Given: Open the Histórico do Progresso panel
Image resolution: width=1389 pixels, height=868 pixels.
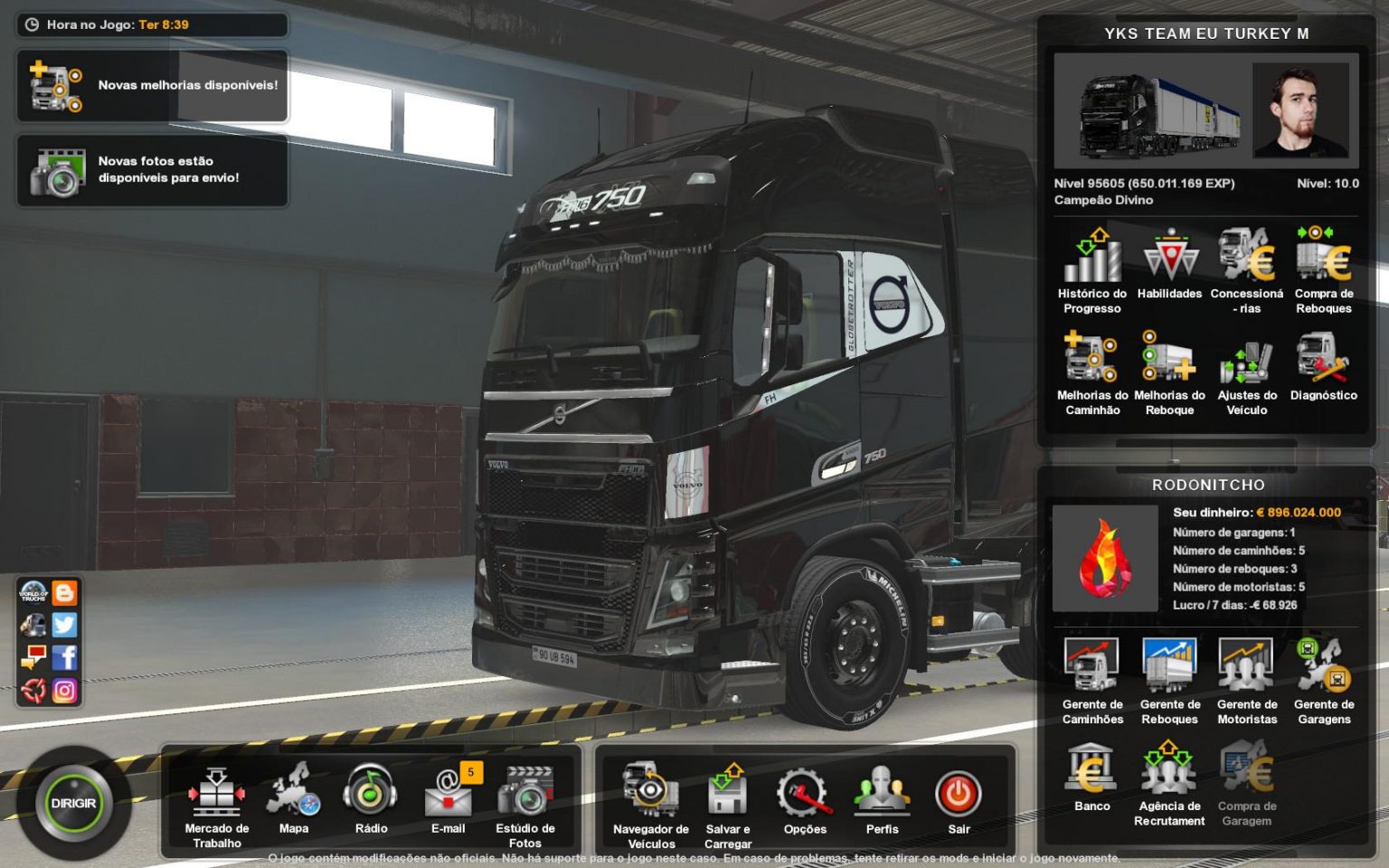Looking at the screenshot, I should click(1091, 267).
